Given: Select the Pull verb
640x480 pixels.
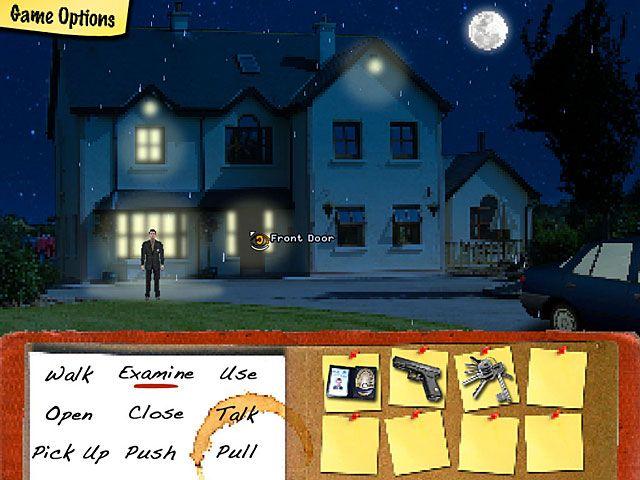Looking at the screenshot, I should coord(237,452).
